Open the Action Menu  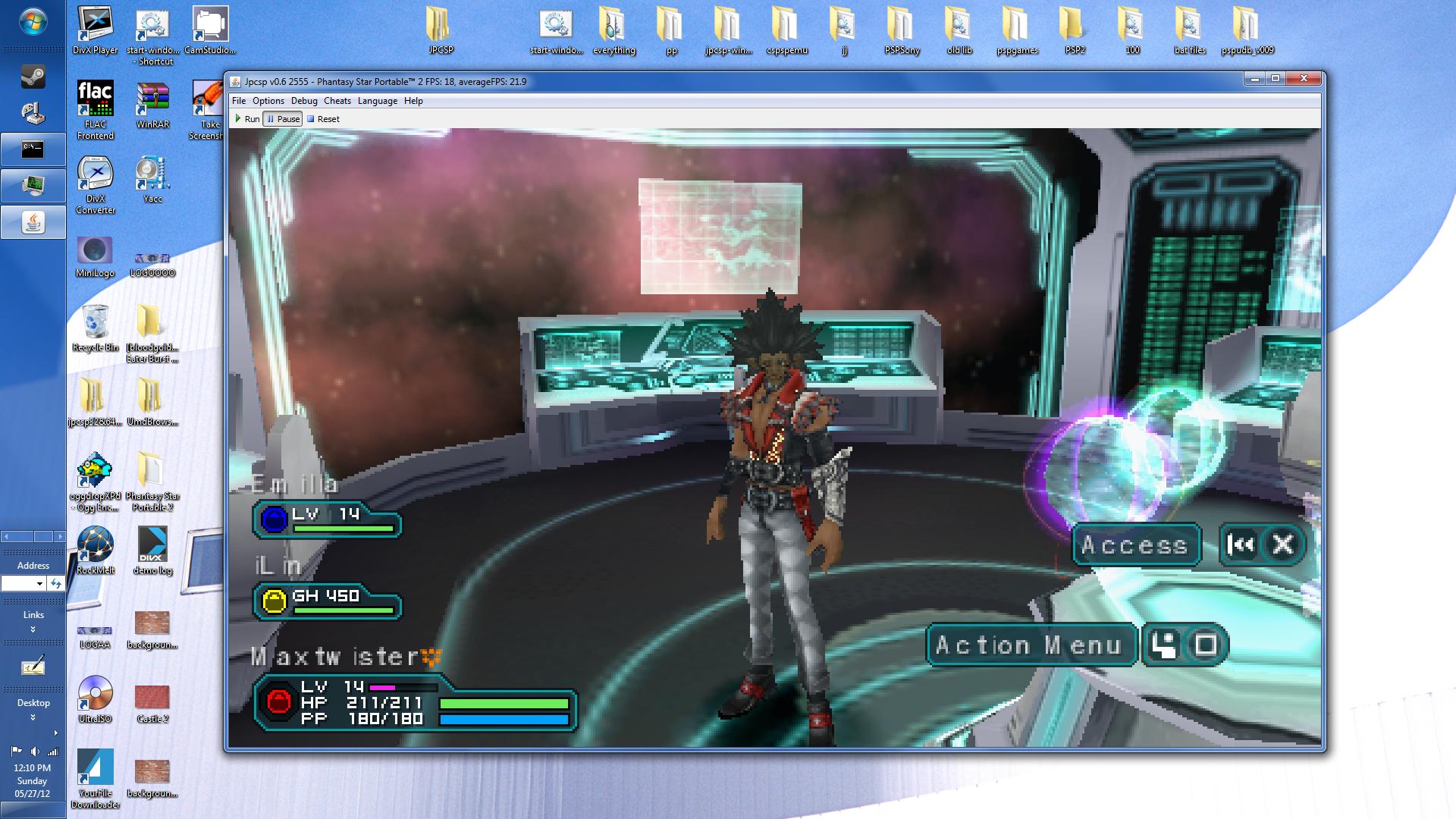coord(1029,645)
